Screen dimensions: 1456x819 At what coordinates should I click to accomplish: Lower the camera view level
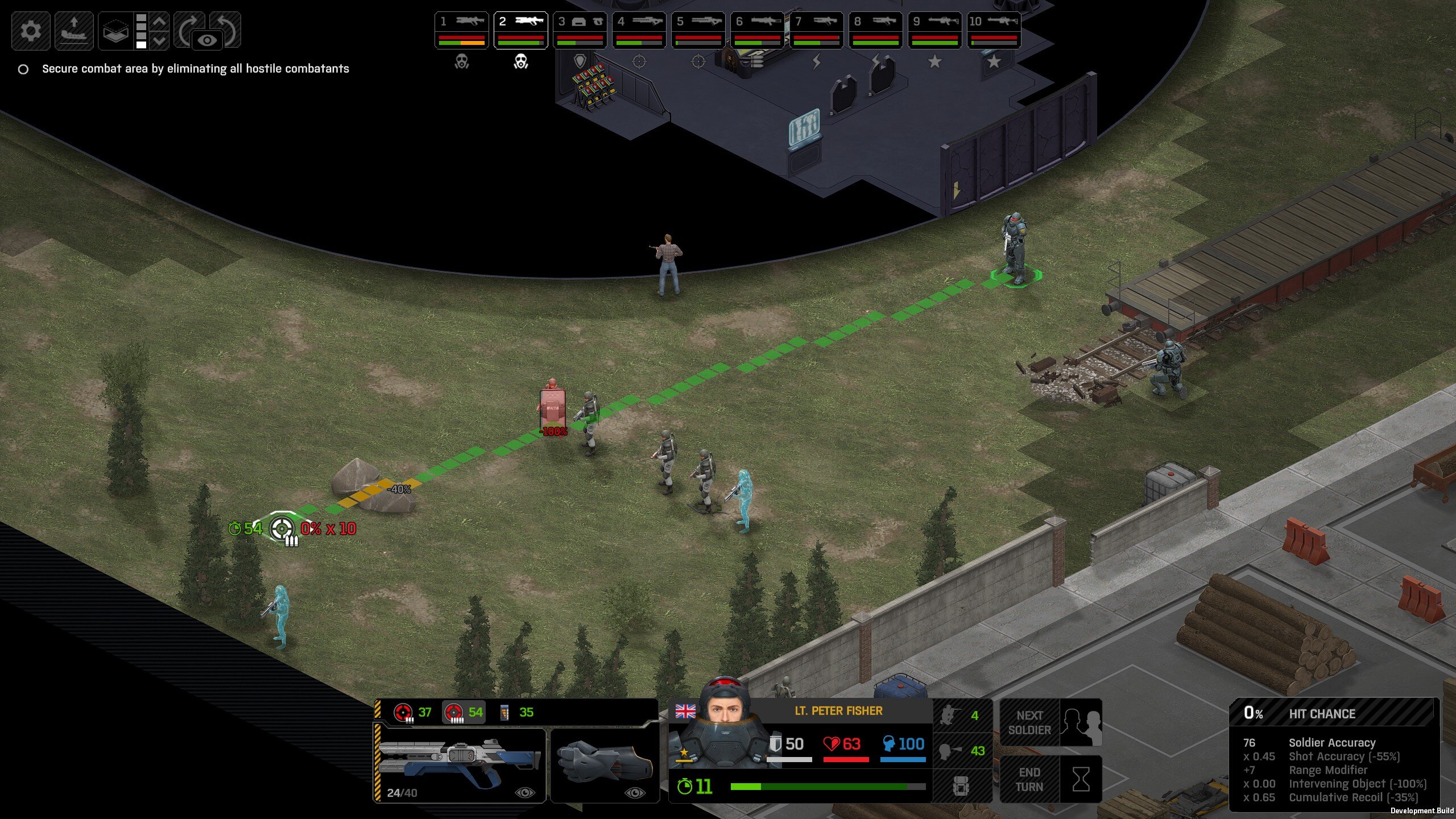tap(160, 40)
